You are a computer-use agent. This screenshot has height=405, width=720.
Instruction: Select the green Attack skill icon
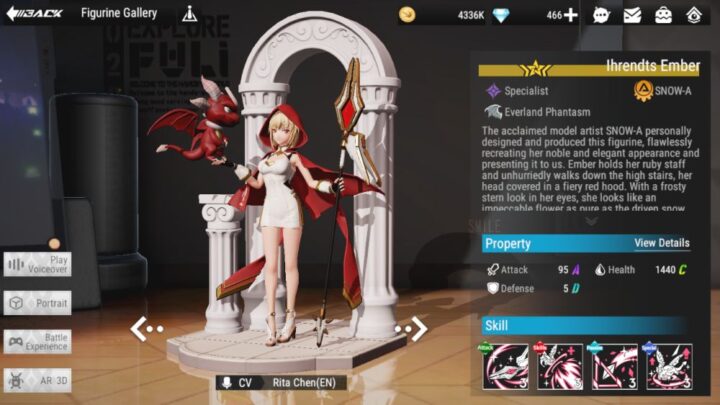coord(506,367)
